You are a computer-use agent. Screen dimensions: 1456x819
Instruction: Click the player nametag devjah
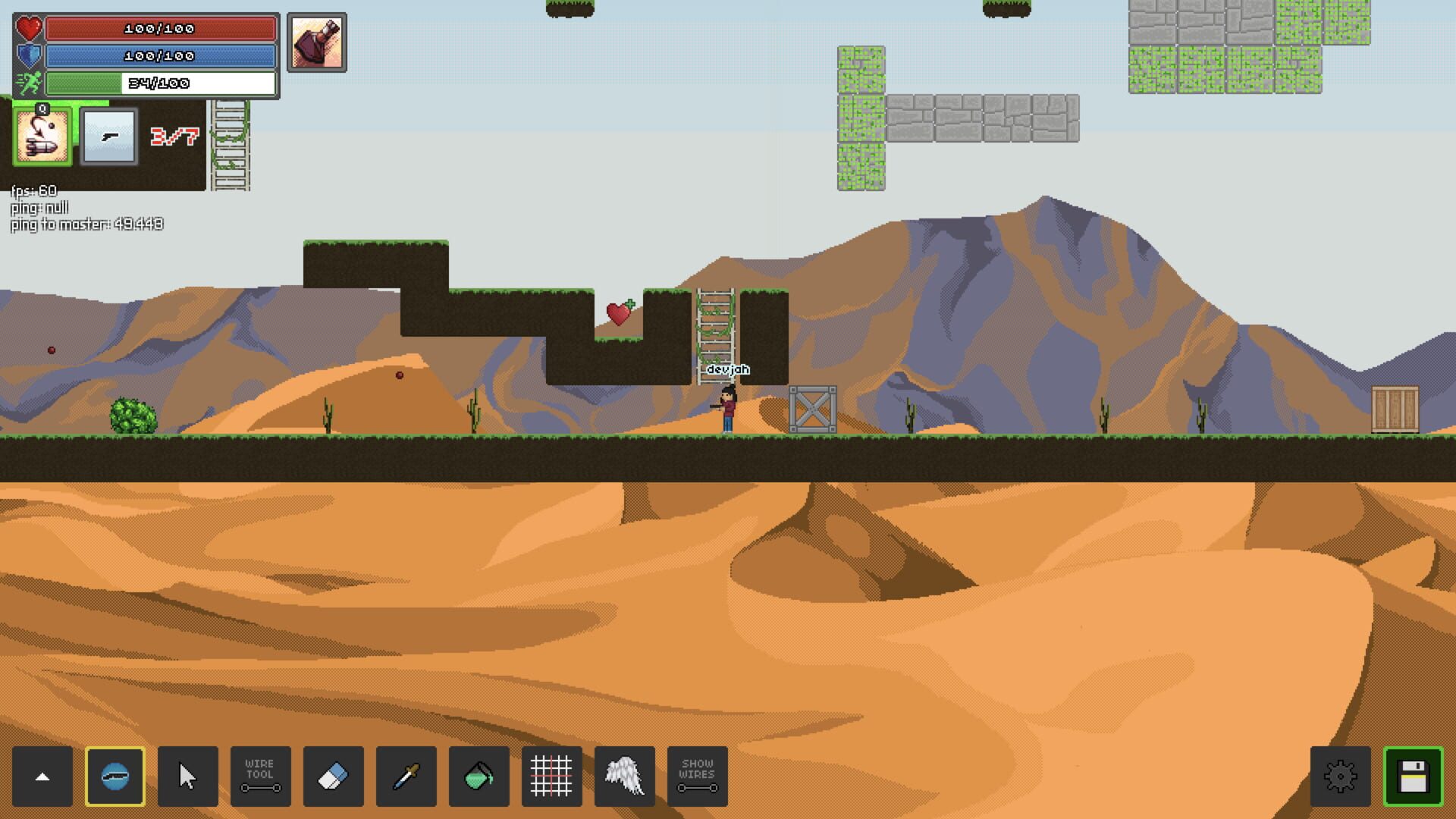coord(727,369)
